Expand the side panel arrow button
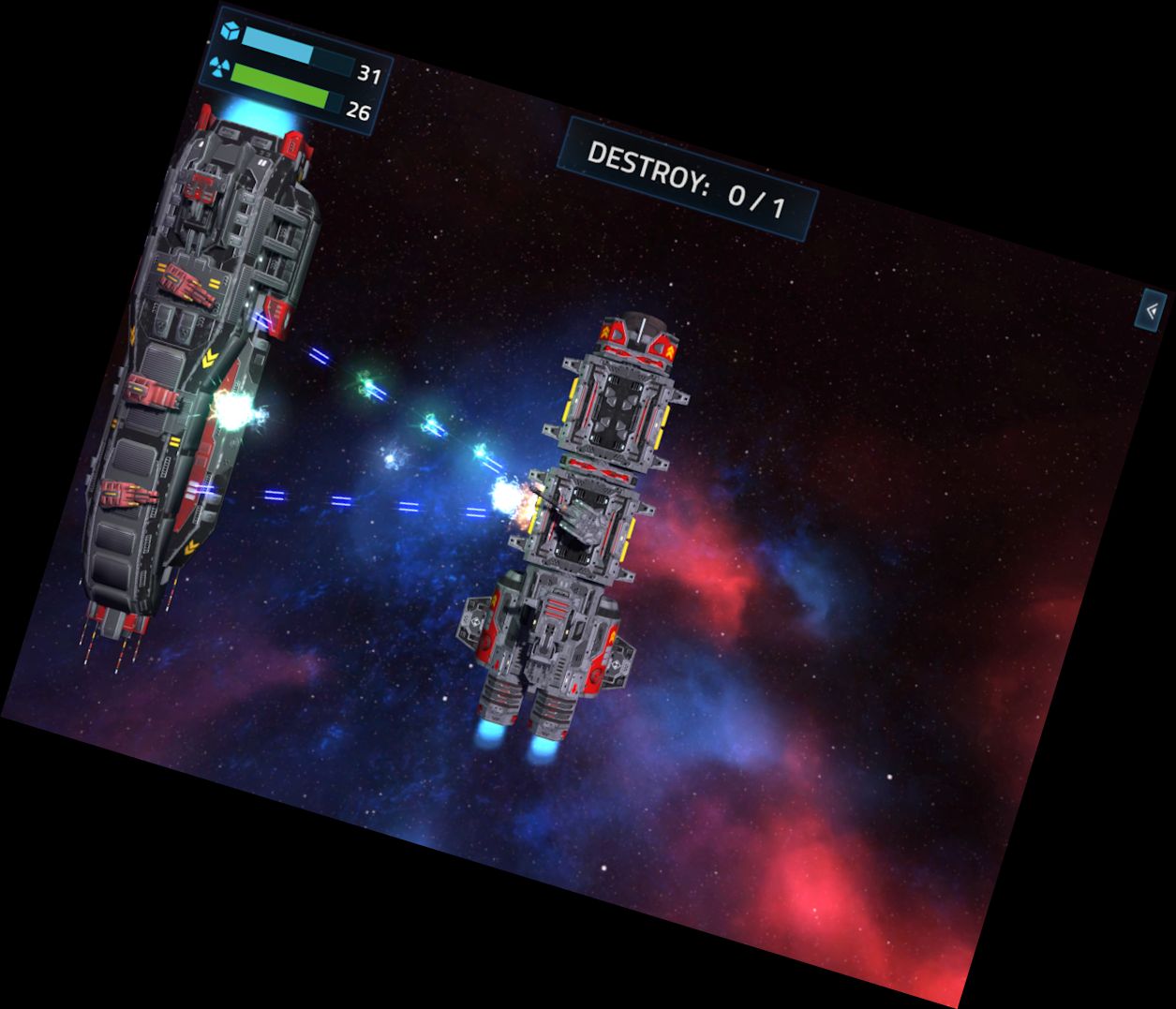 pos(1152,311)
